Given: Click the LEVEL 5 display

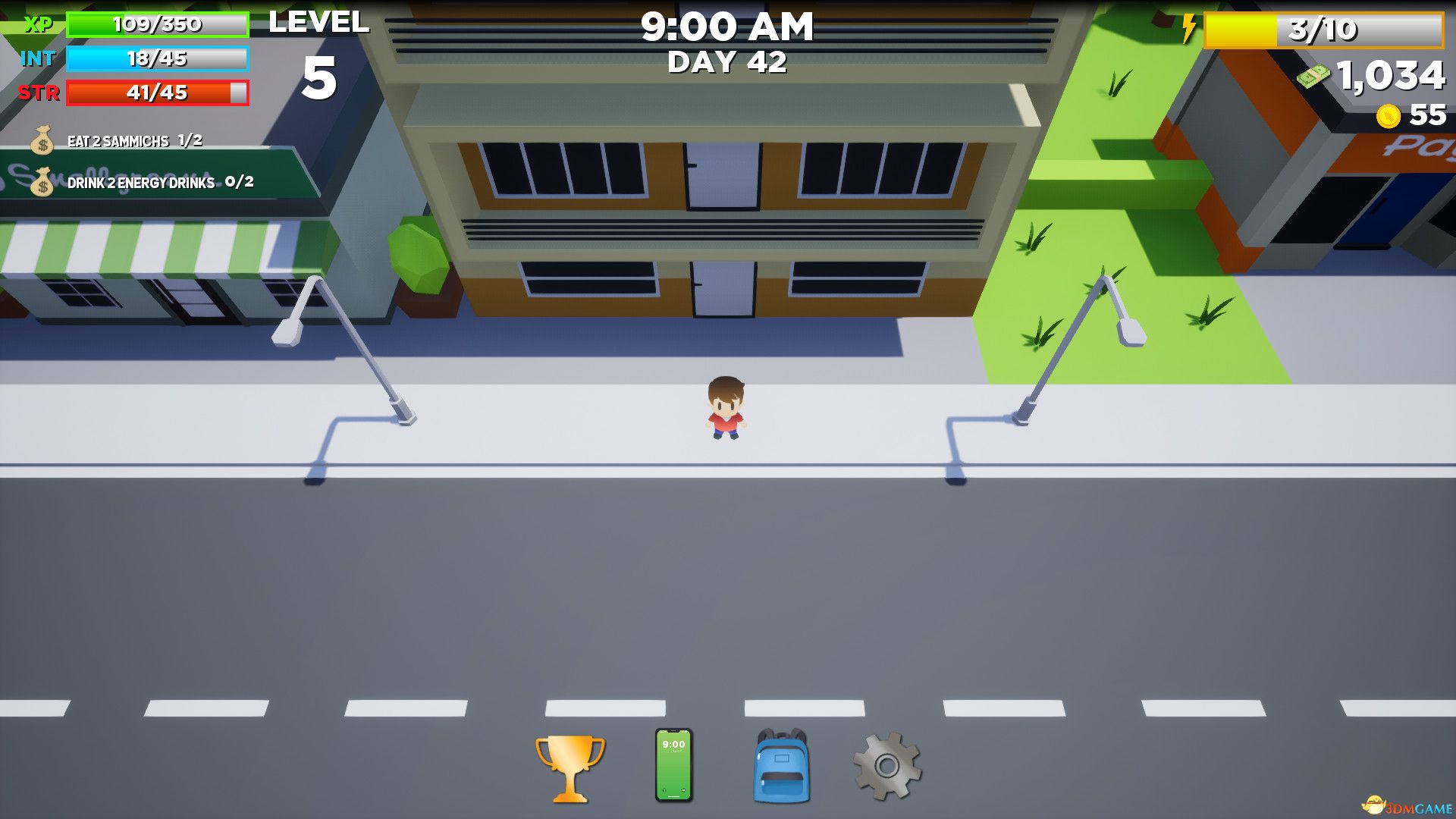Looking at the screenshot, I should coord(318,45).
